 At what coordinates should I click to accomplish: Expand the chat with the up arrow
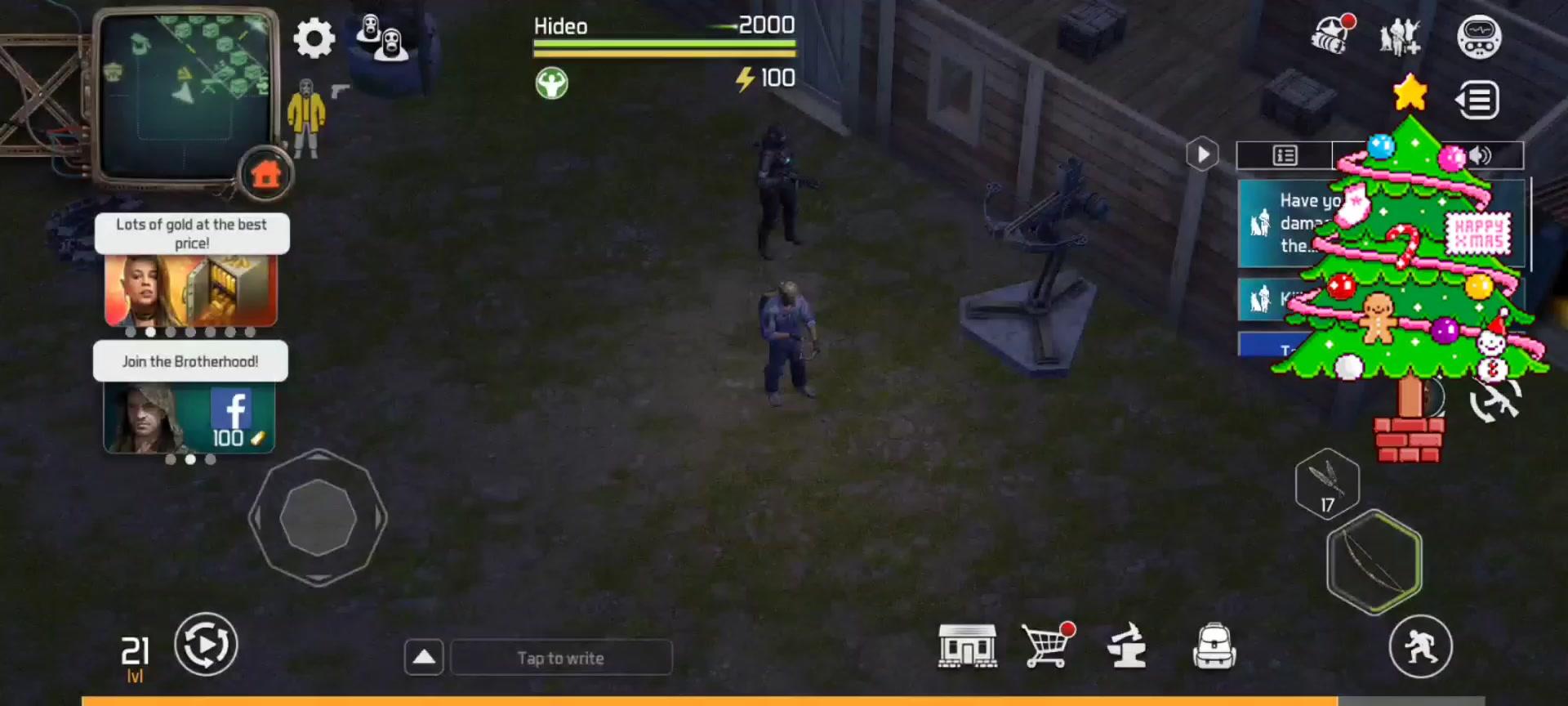(x=424, y=656)
